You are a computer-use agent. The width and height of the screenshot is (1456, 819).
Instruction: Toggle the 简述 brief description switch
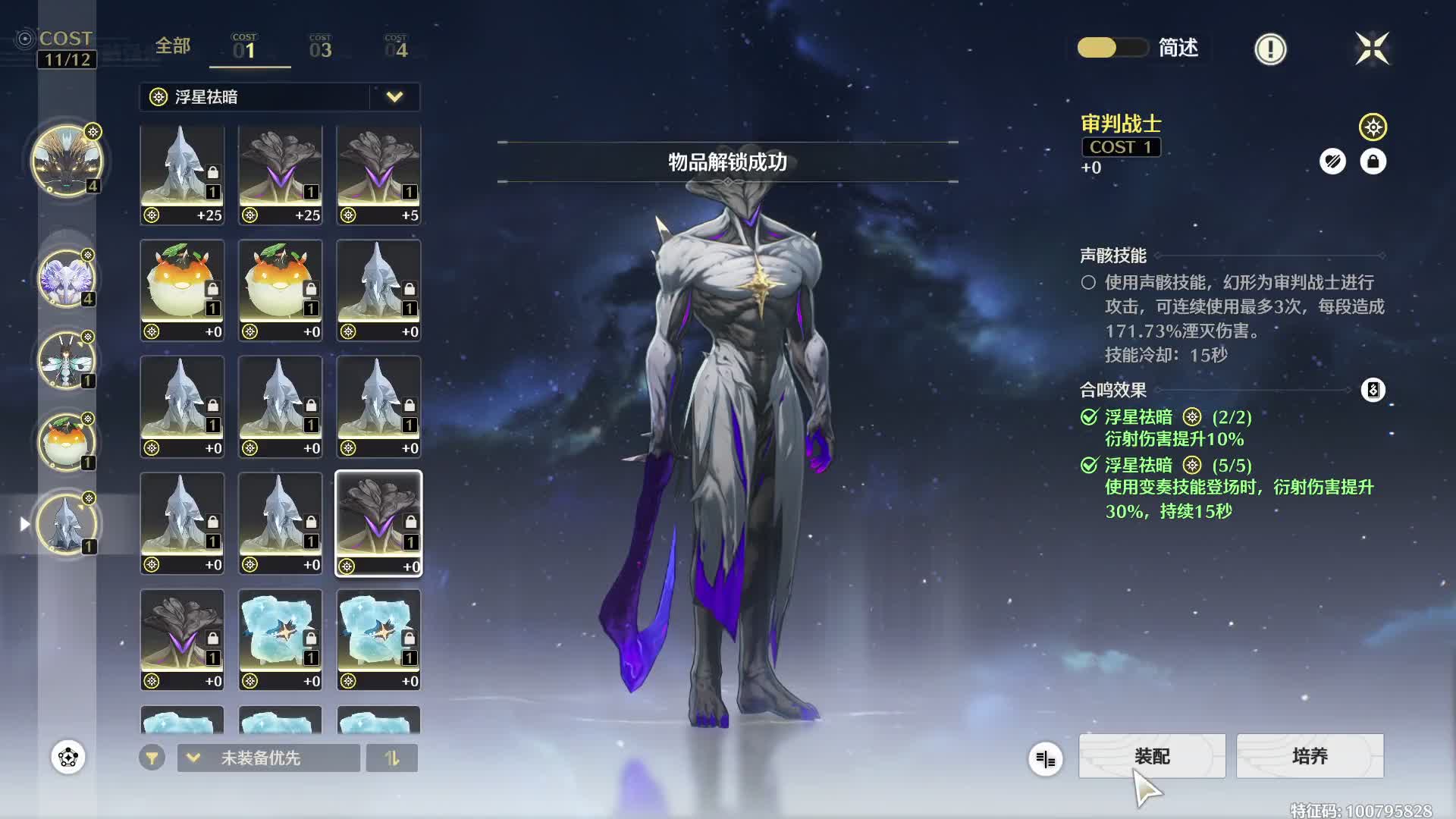(1112, 48)
